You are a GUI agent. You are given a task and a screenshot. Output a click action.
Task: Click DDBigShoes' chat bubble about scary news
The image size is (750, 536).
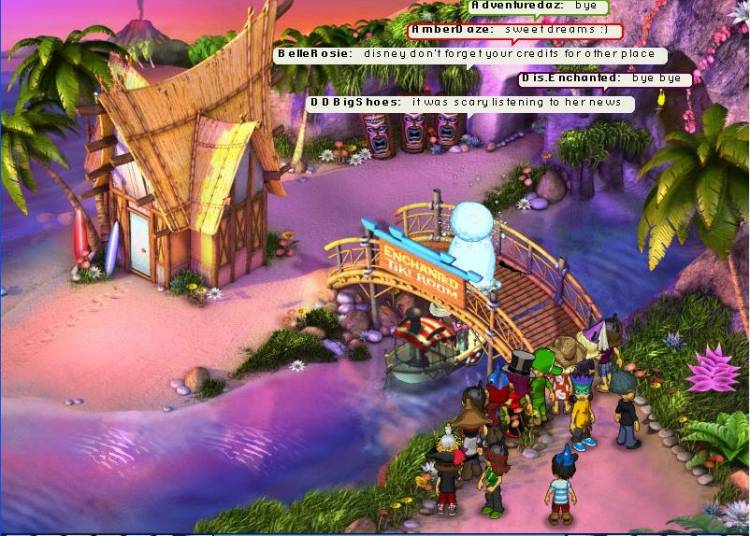click(x=470, y=102)
